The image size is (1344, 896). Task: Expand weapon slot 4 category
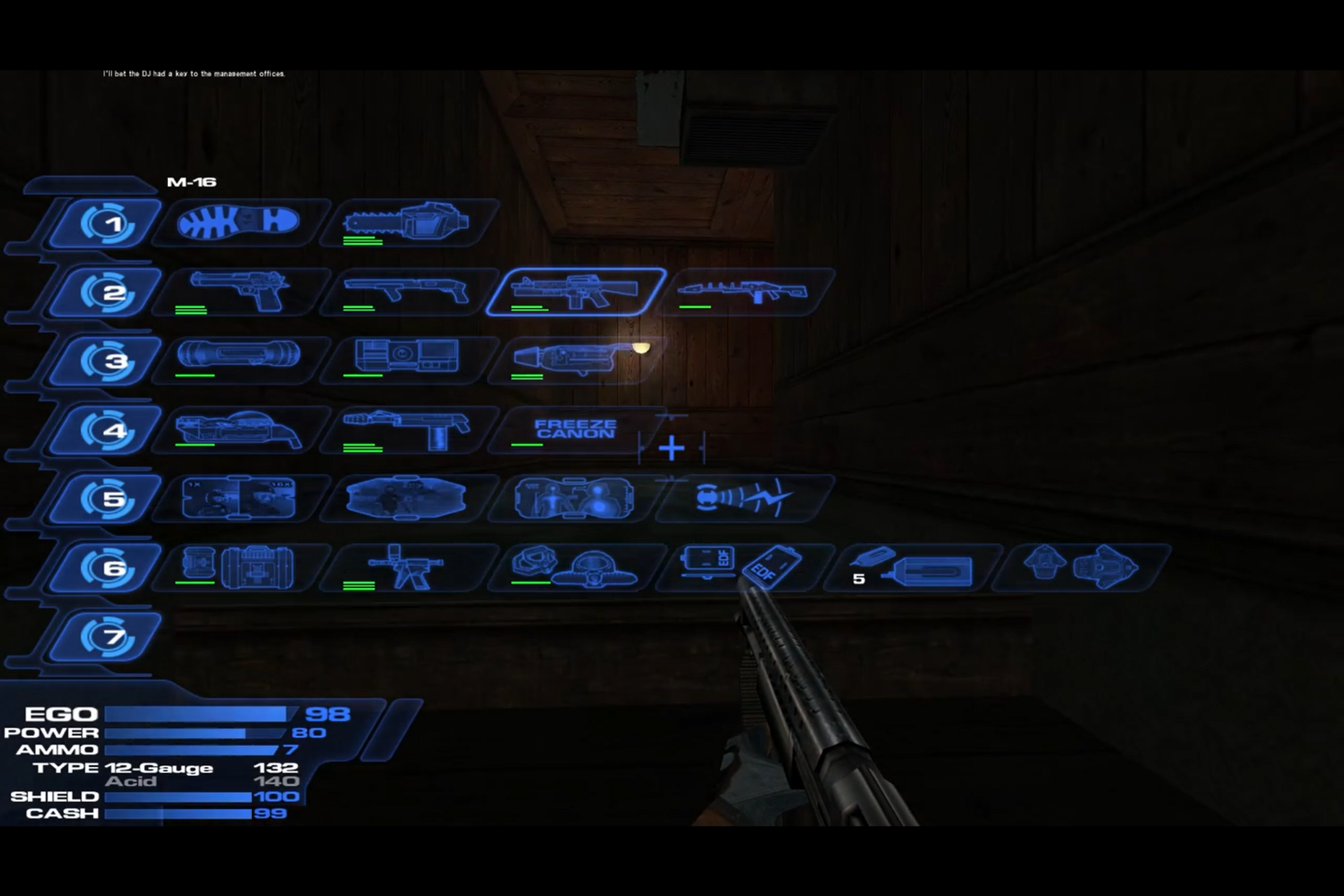[x=112, y=428]
